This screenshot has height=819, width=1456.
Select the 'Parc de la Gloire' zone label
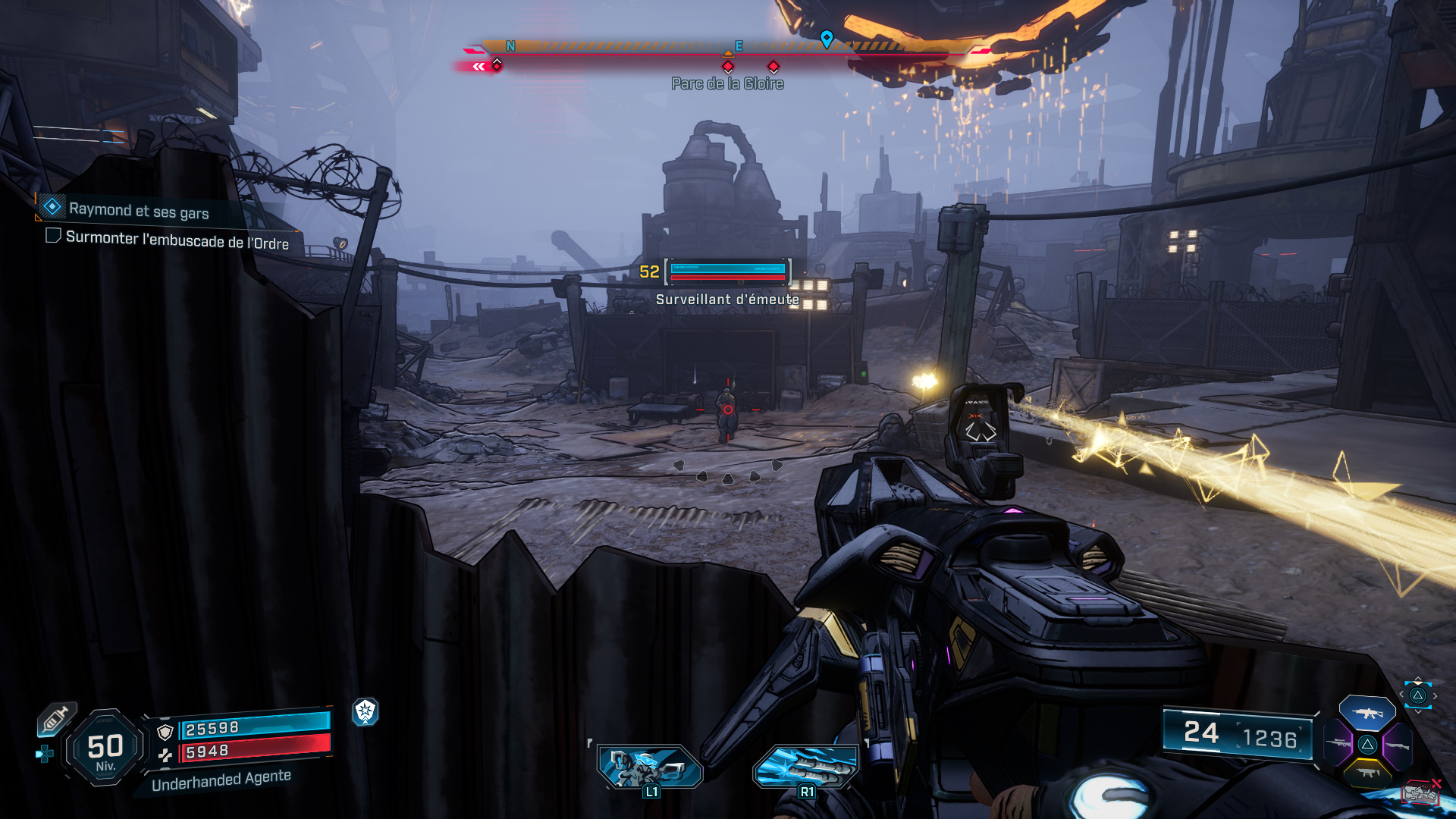click(x=726, y=84)
